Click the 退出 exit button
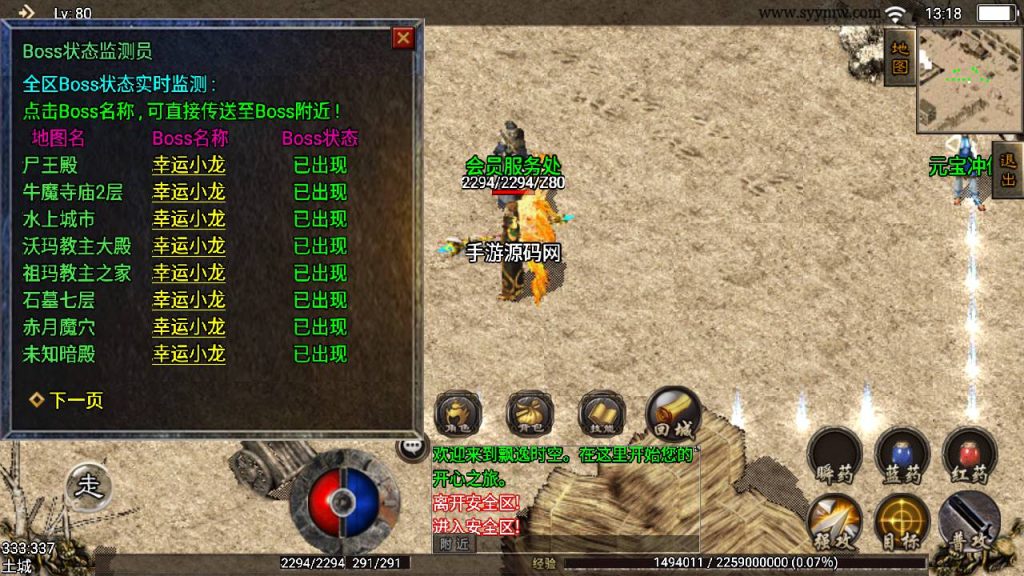This screenshot has height=576, width=1024. [x=1007, y=170]
